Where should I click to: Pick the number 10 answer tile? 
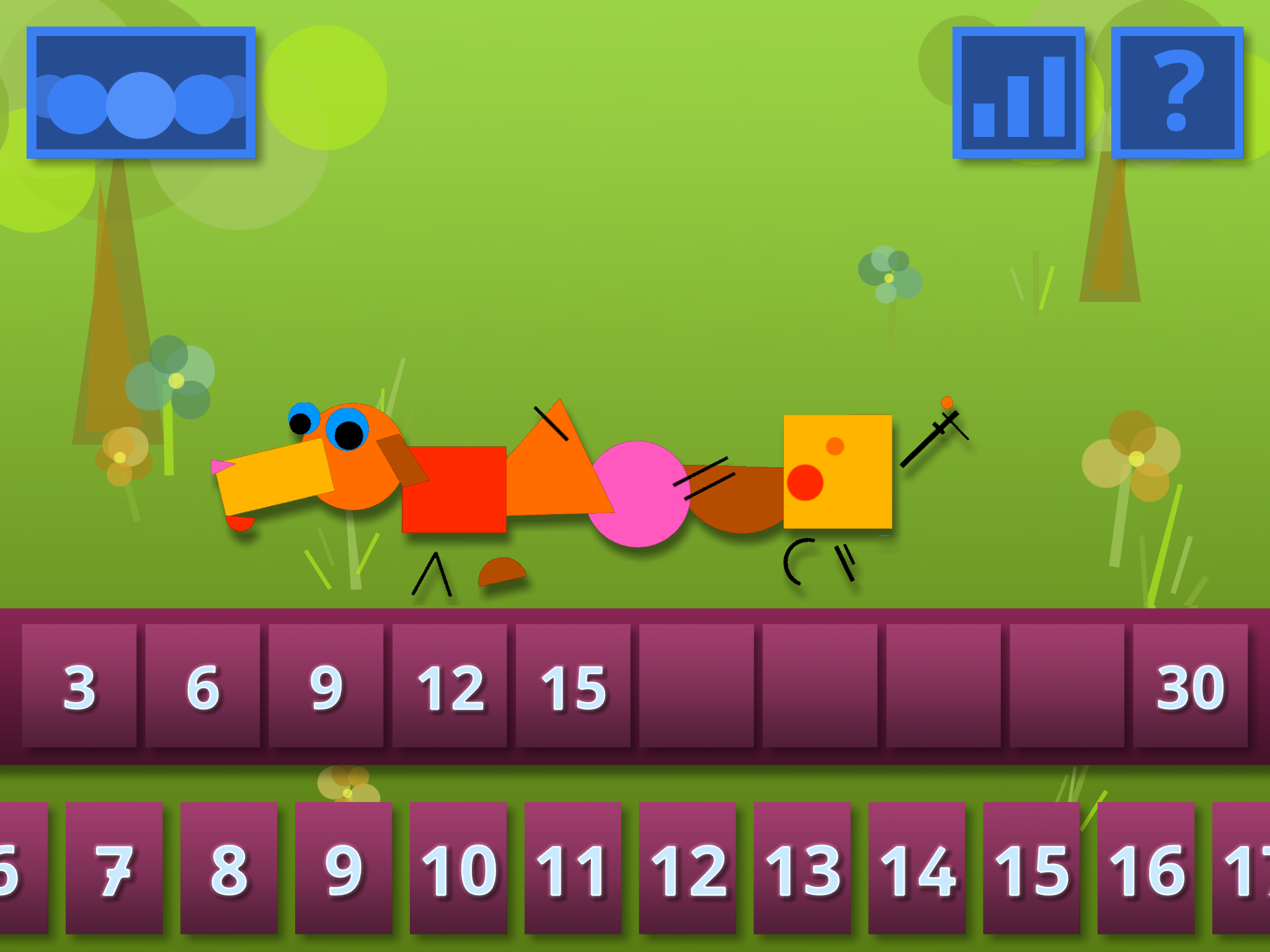[458, 868]
